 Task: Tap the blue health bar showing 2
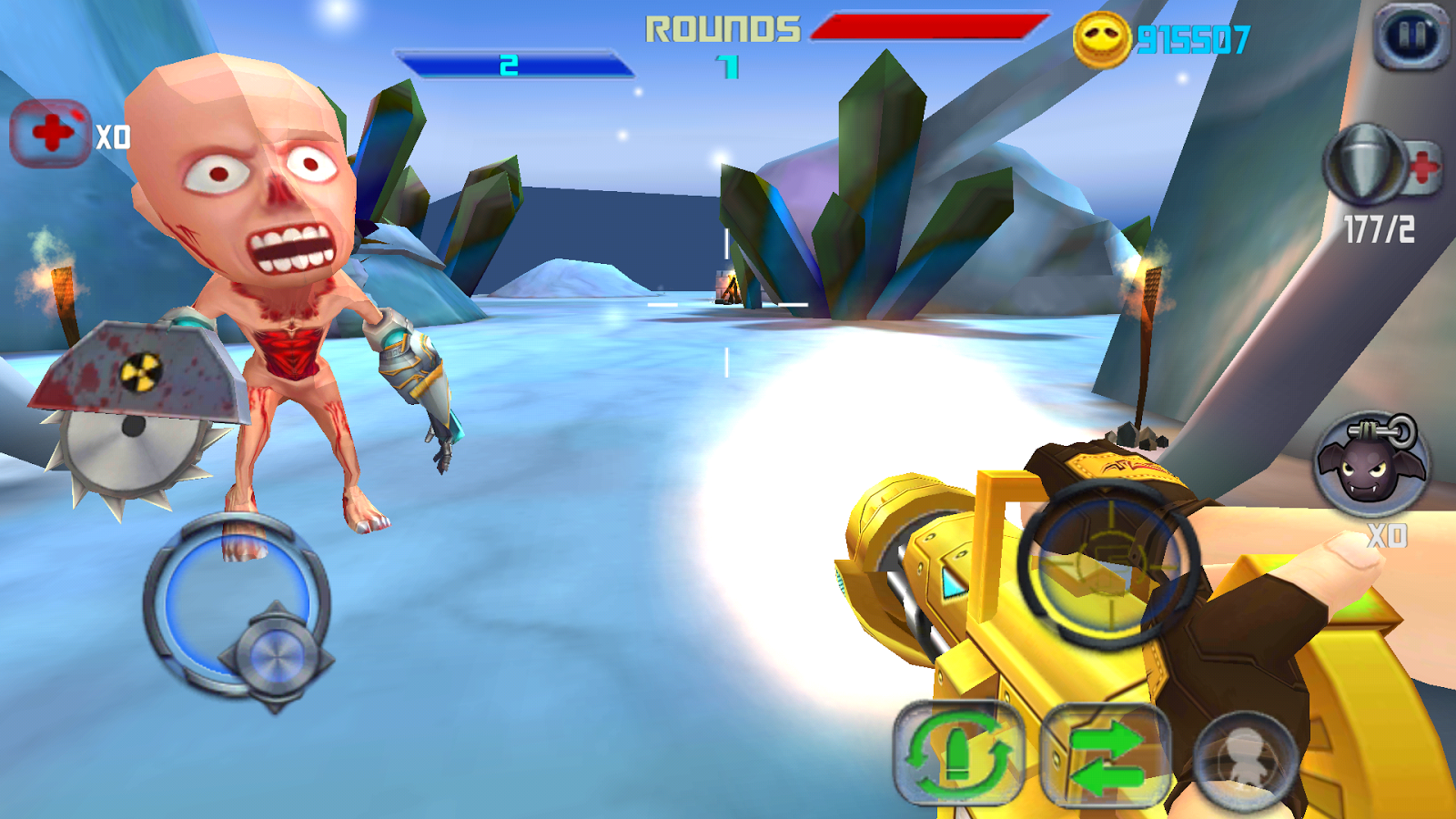coord(512,64)
